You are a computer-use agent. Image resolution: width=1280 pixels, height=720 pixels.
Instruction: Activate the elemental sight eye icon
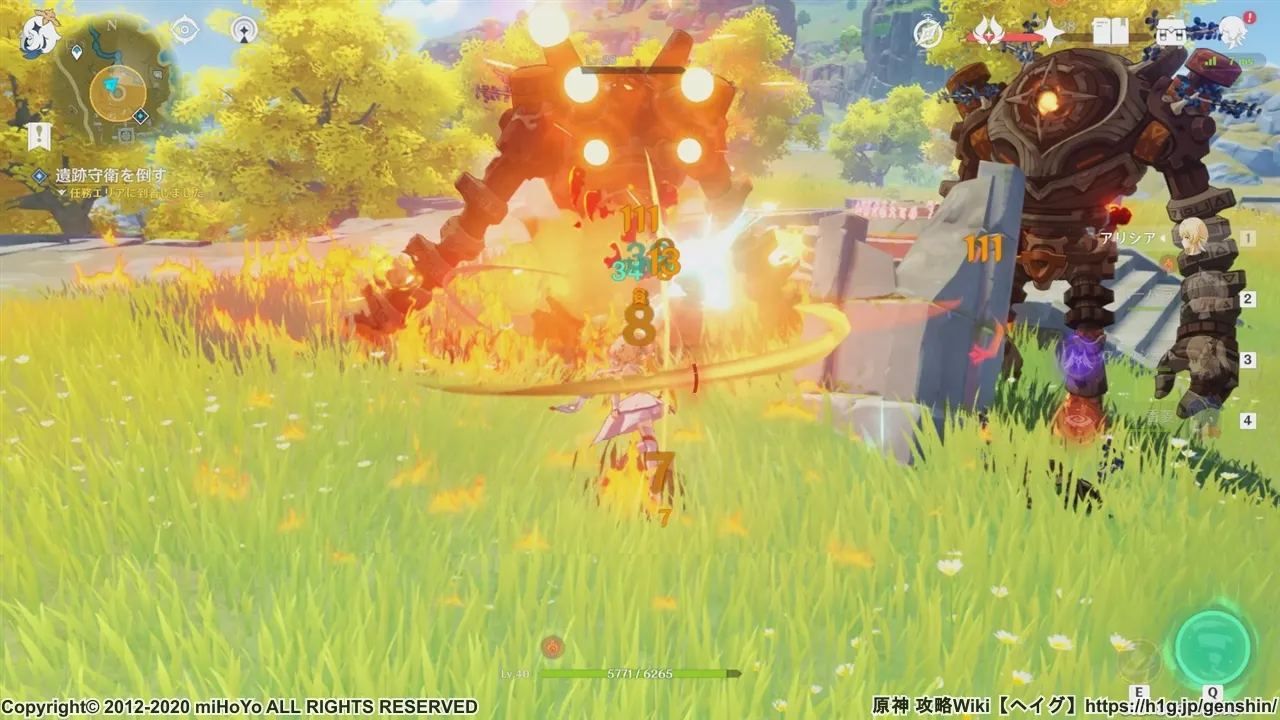tap(185, 30)
